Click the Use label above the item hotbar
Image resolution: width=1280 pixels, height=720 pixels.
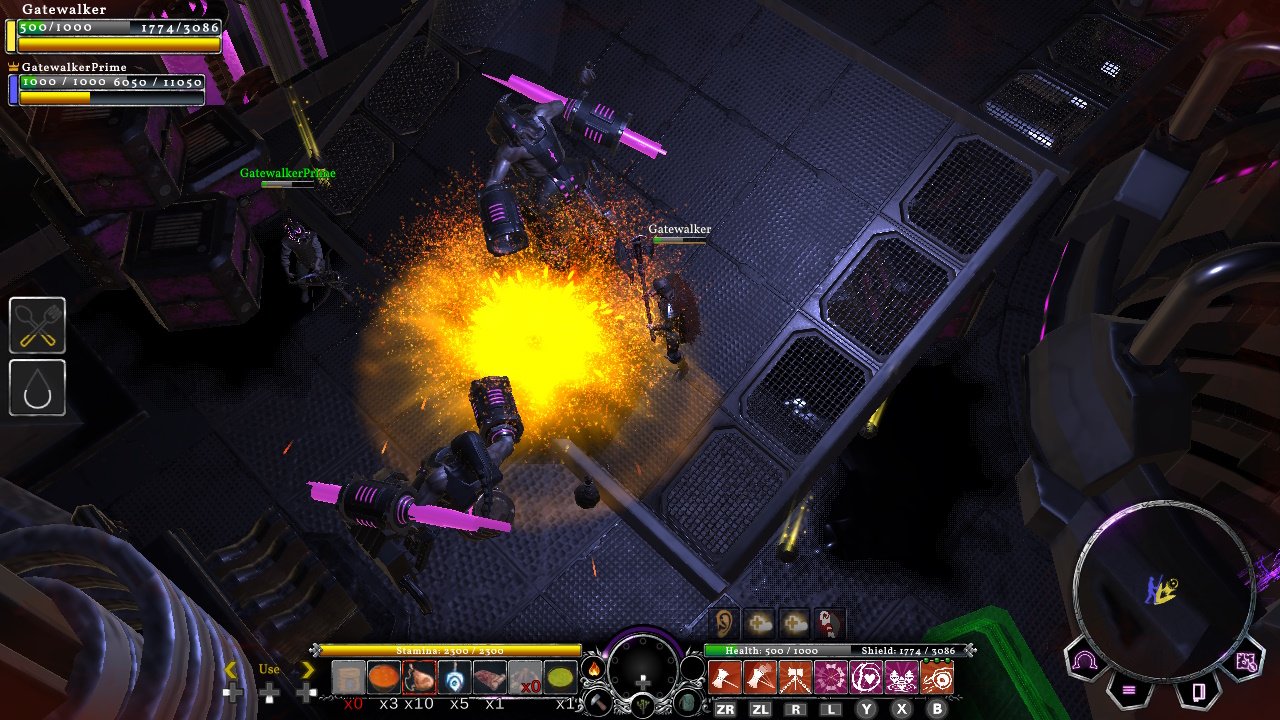(266, 669)
